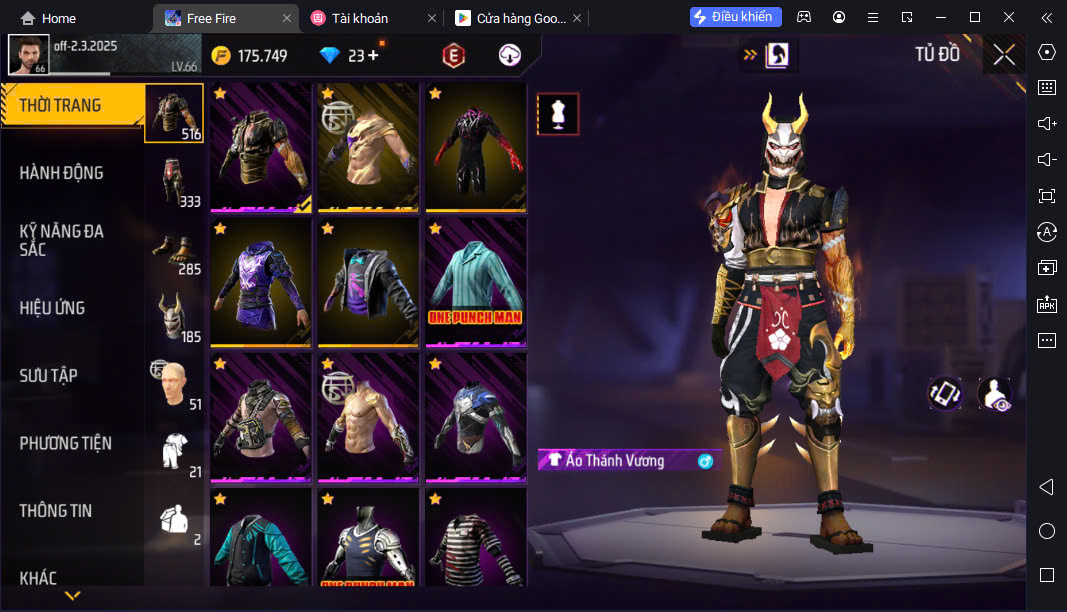Pick the black and white striped shirt
The width and height of the screenshot is (1067, 612).
click(475, 538)
